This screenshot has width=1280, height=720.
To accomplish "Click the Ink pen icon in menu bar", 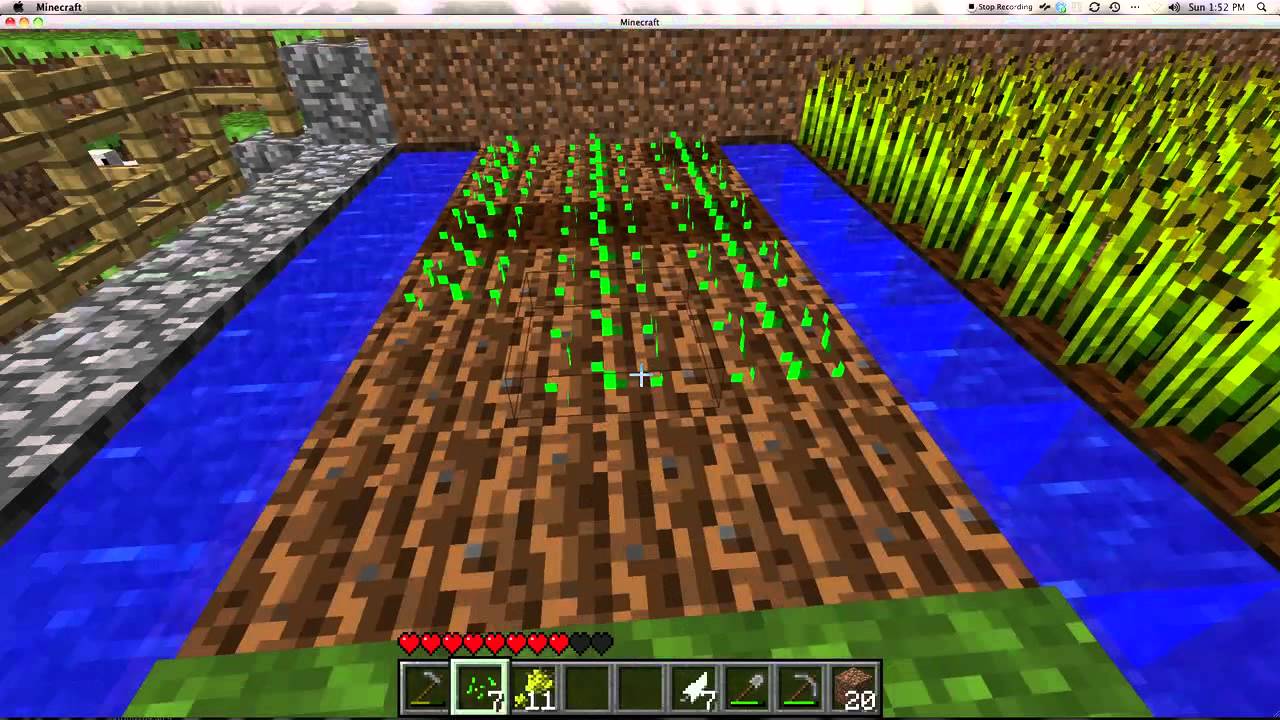I will coord(1044,8).
